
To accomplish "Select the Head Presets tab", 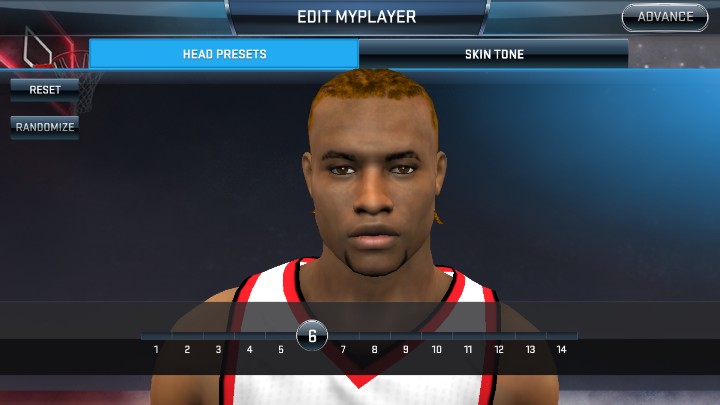I will (224, 54).
